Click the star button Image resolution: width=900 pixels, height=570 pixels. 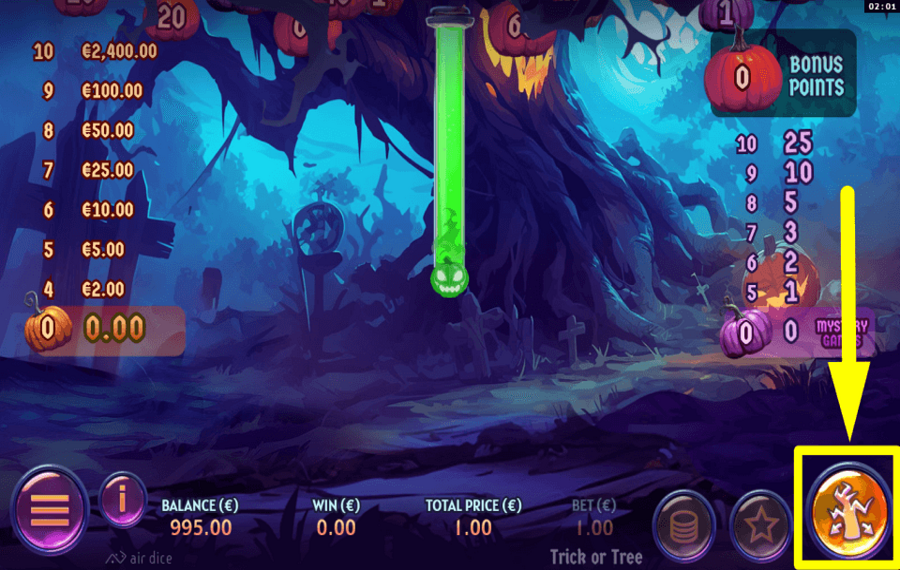(761, 523)
